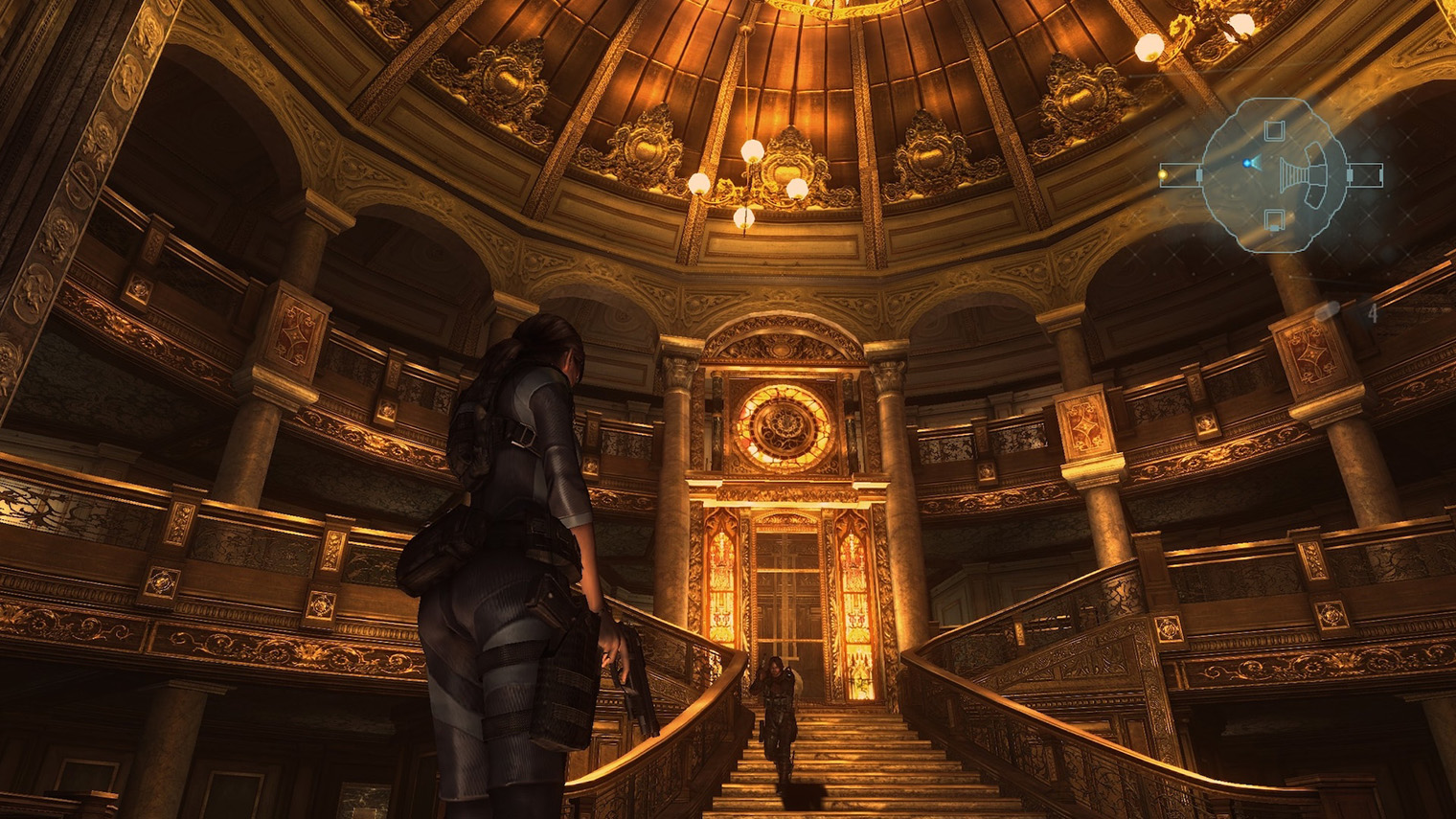Click the pill-shaped ammo icon near the counter

(x=1328, y=312)
